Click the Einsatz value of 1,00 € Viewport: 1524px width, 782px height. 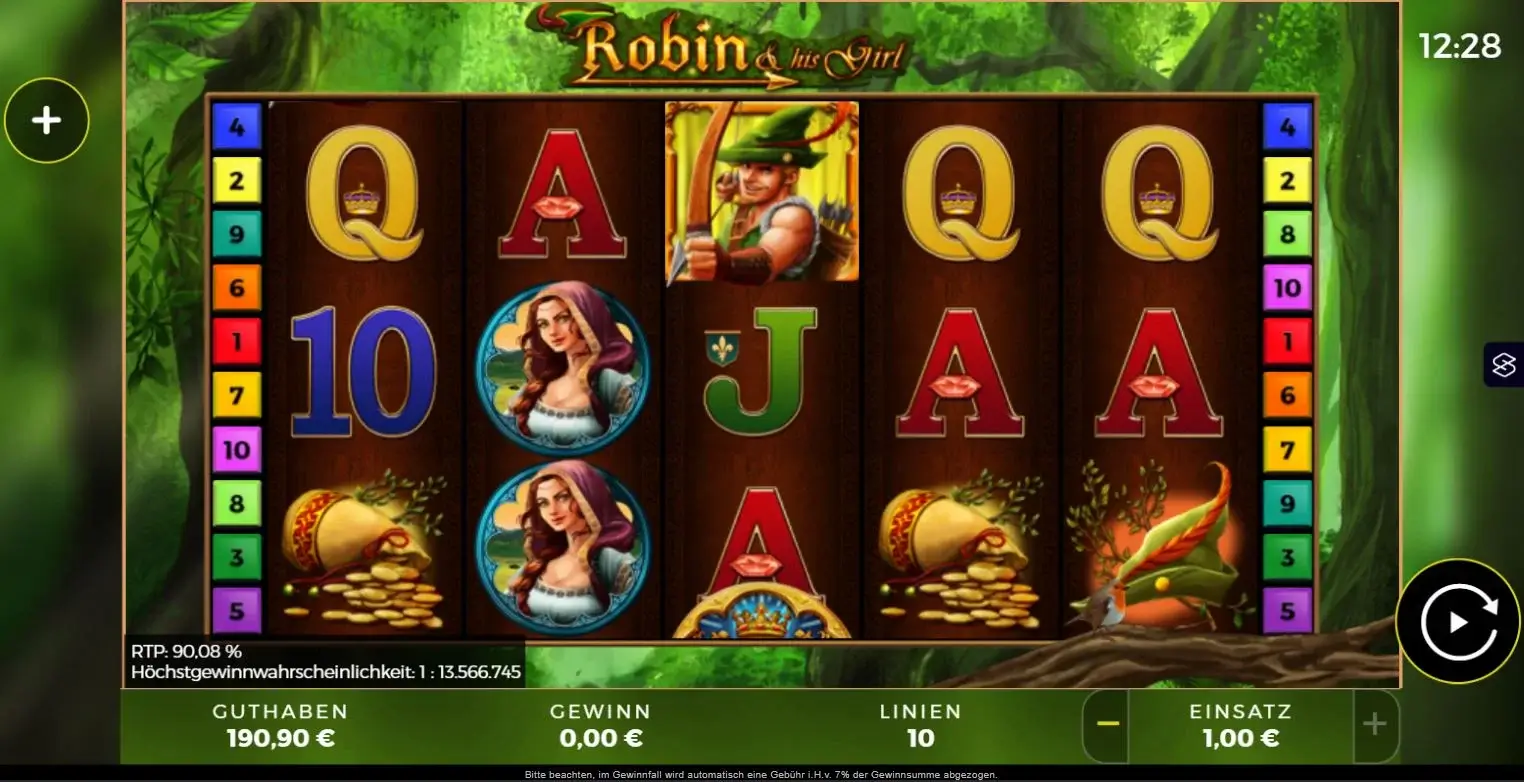coord(1240,738)
